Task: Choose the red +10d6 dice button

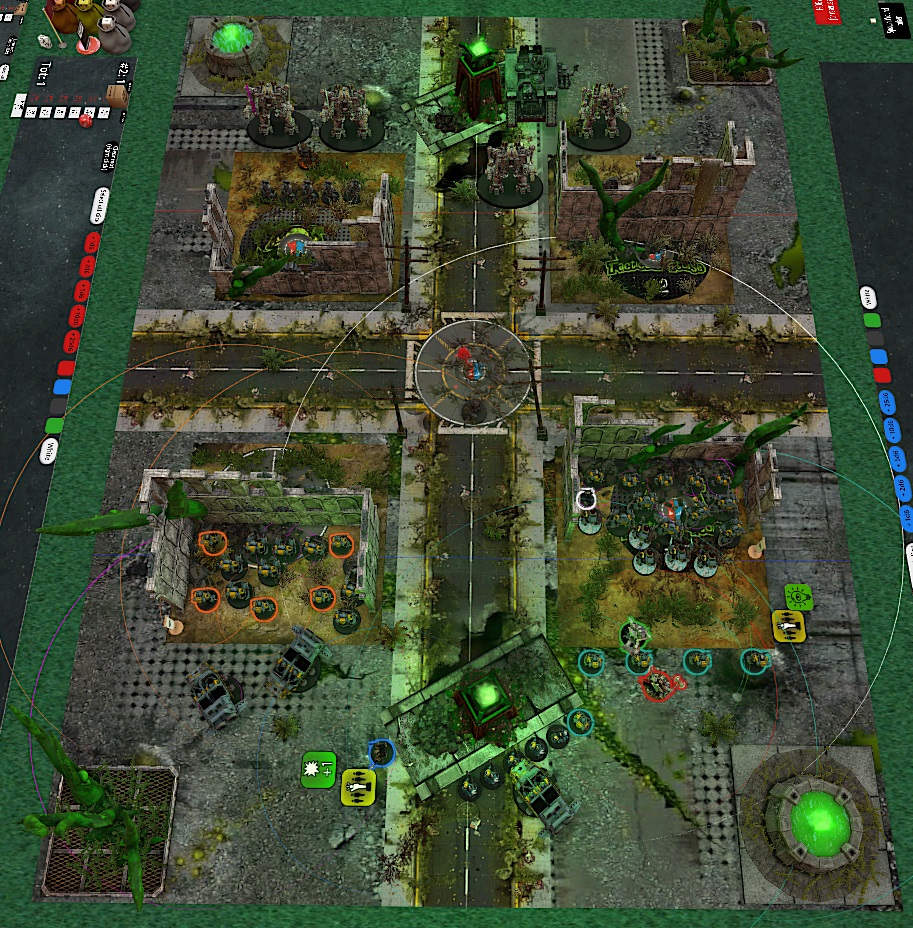Action: coord(79,317)
